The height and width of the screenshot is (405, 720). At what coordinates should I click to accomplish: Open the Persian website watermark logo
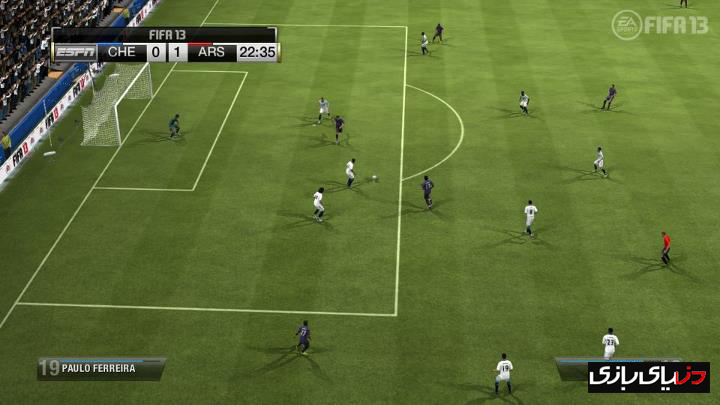[634, 376]
